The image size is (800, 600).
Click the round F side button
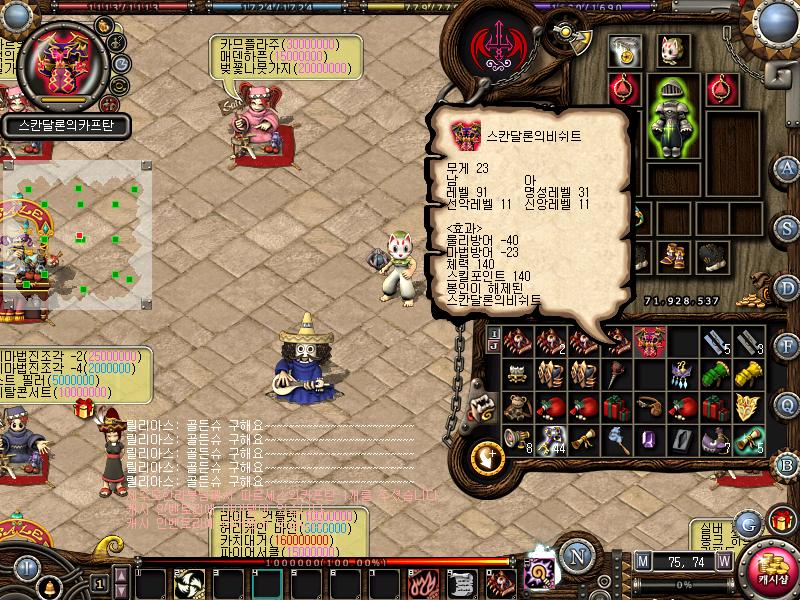(x=788, y=346)
